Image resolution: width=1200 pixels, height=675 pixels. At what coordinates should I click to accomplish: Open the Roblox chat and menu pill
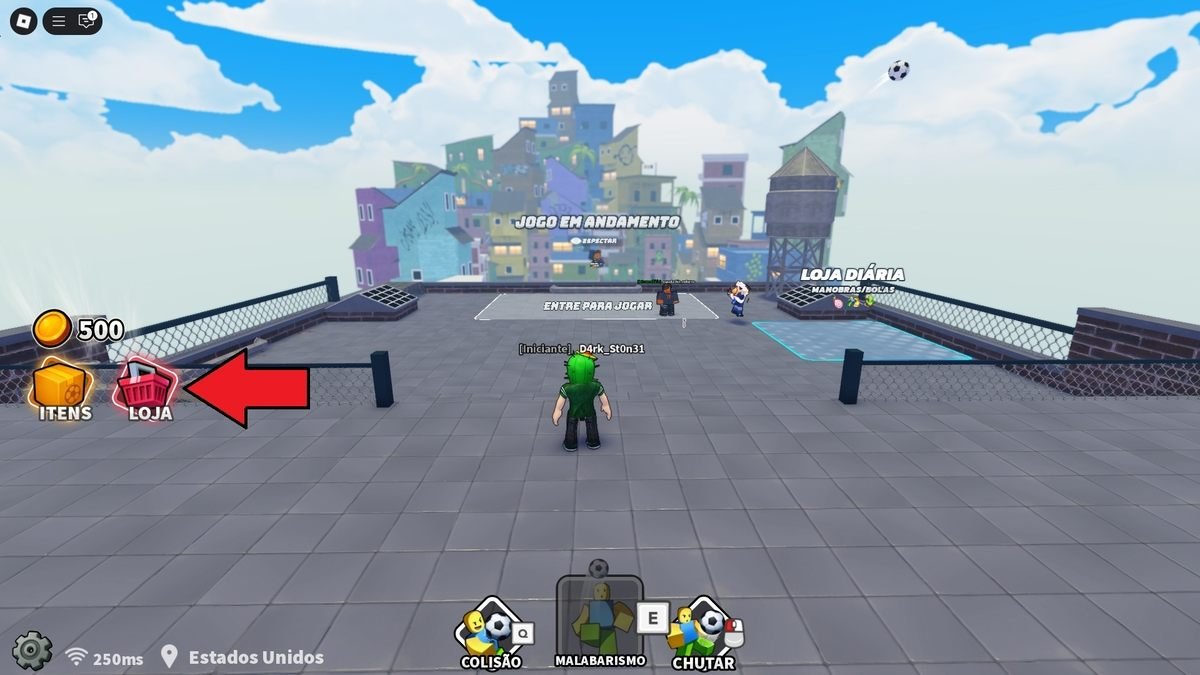[x=73, y=20]
